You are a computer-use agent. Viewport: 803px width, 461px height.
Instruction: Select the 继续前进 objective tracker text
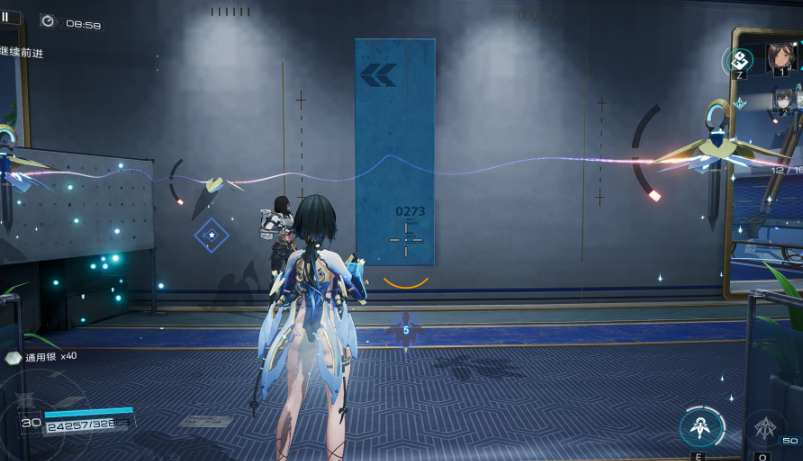(23, 51)
